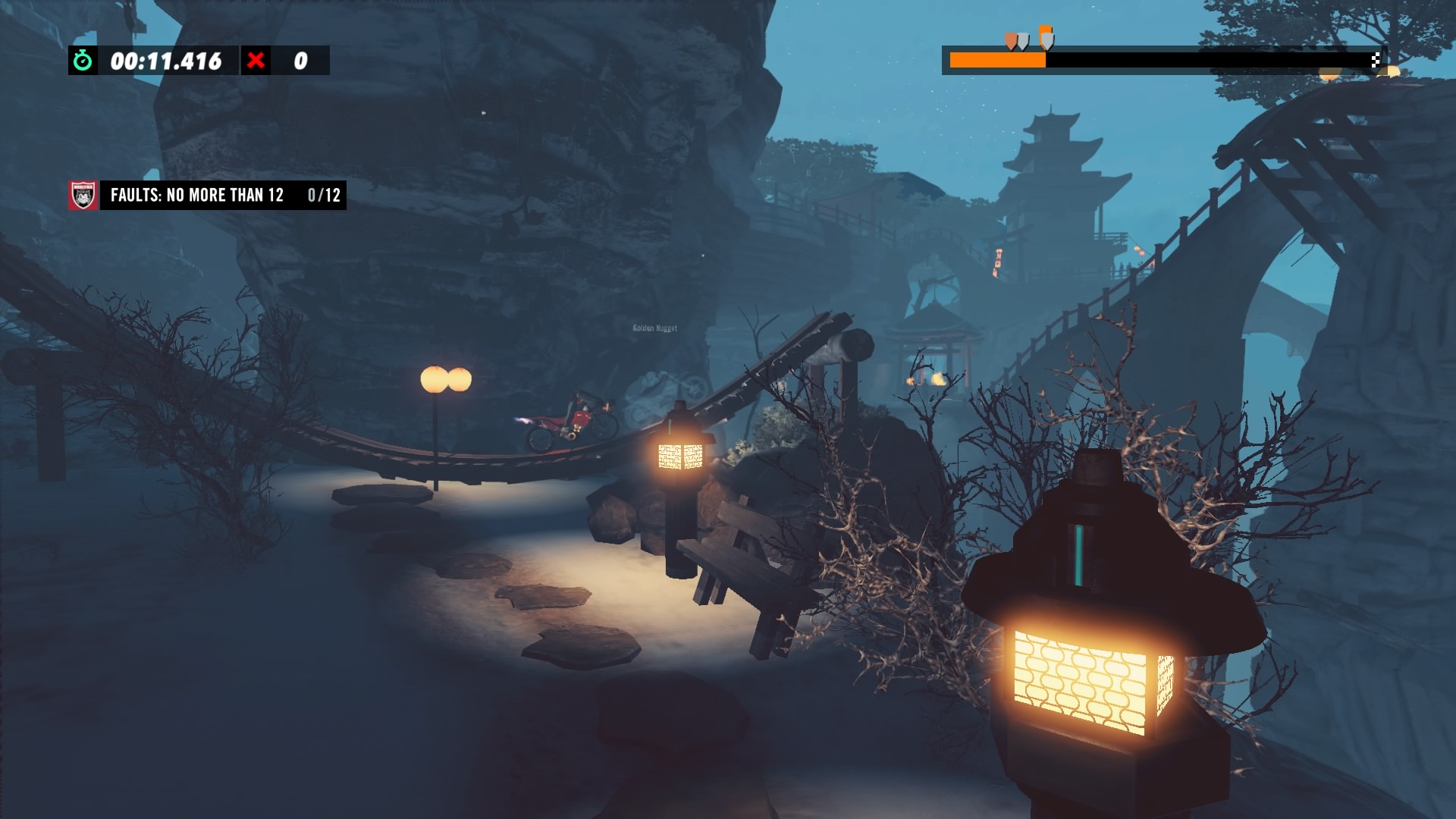Click the sponsor badge icon beside the challenge

(83, 196)
